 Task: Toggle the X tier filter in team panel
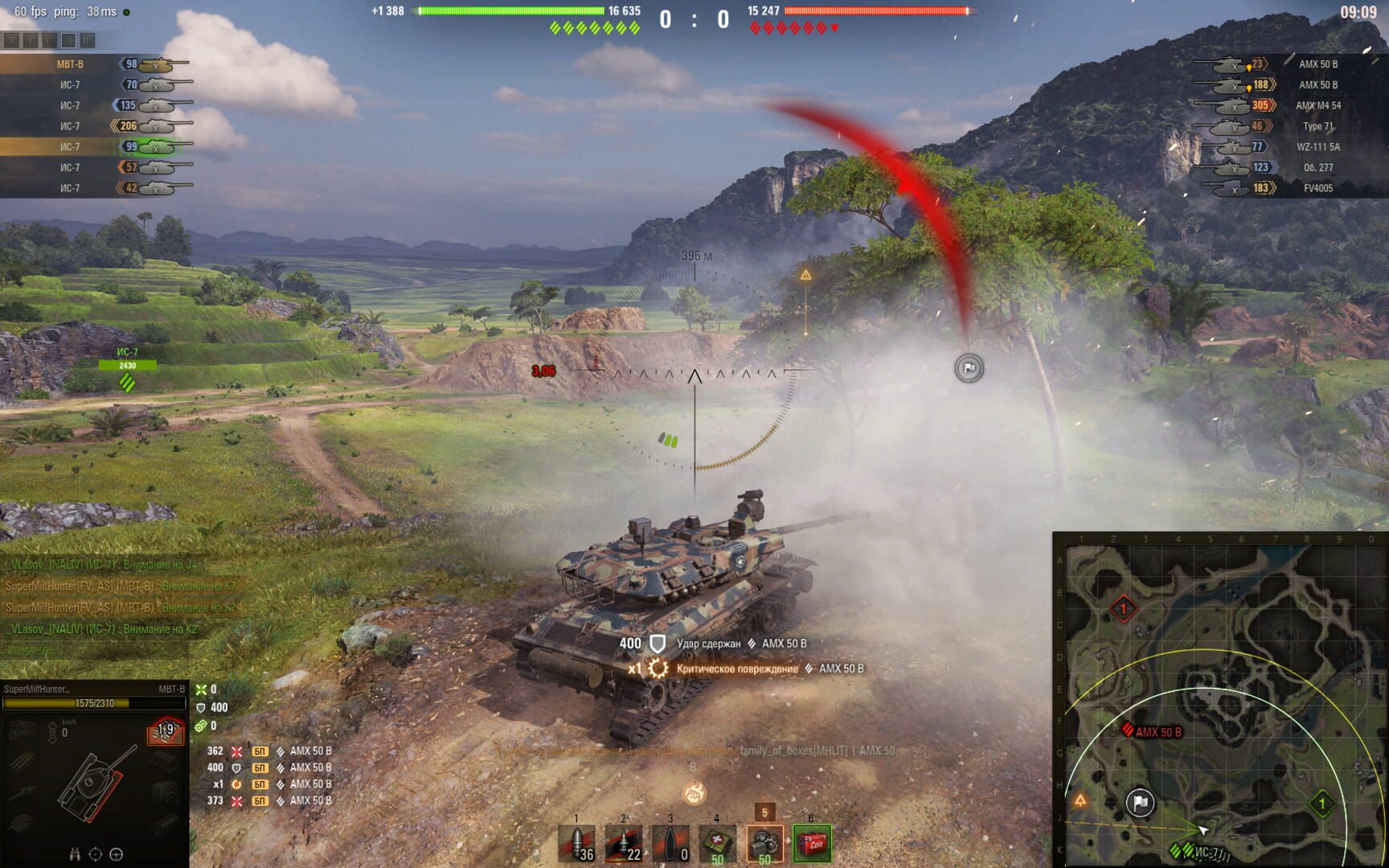coord(12,39)
